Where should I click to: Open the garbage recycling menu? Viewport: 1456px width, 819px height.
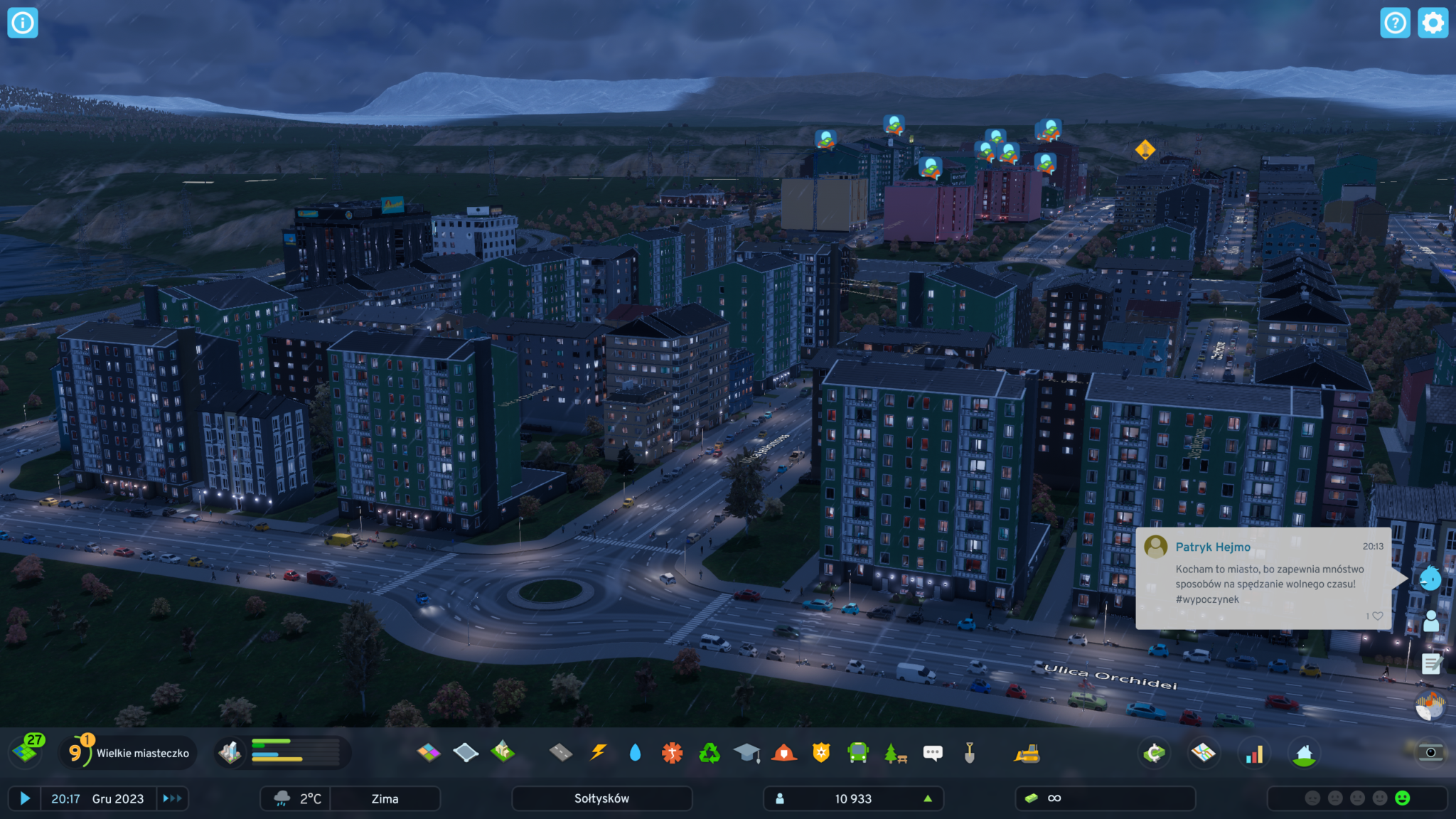[709, 752]
